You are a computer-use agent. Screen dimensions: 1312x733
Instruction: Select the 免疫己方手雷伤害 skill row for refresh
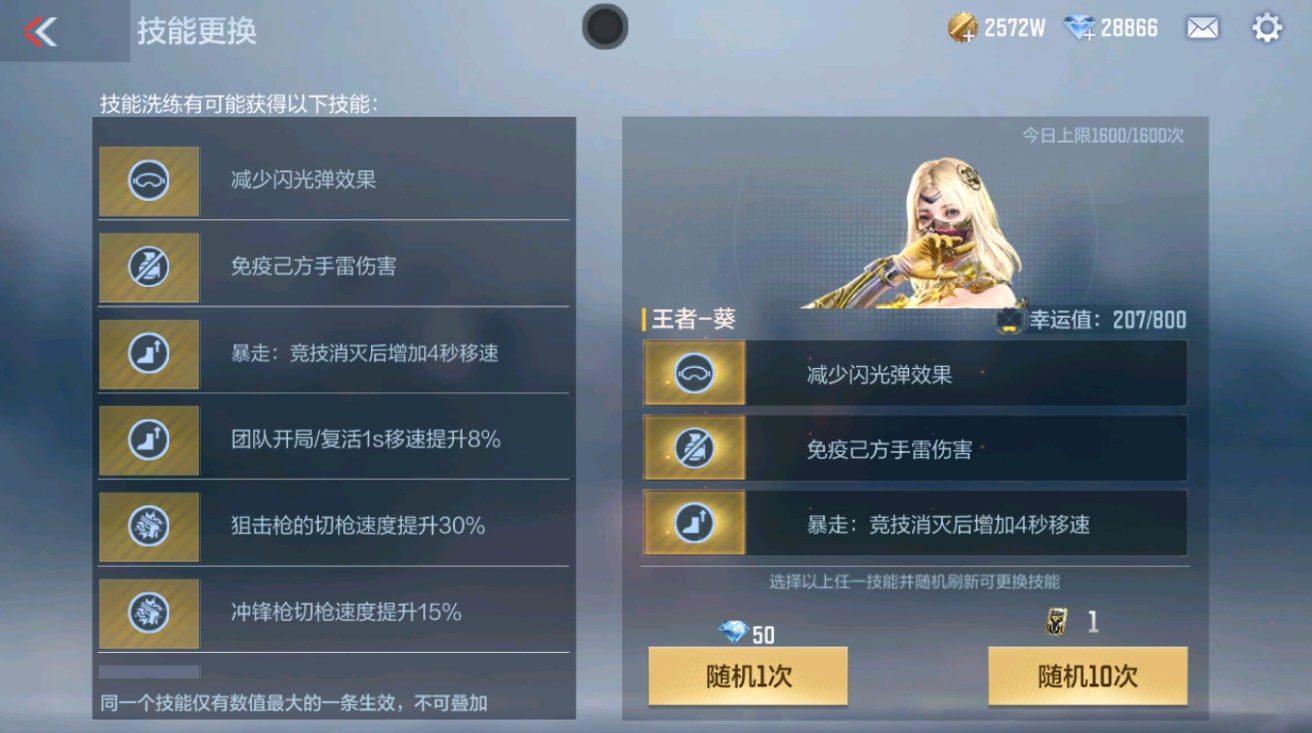tap(915, 448)
